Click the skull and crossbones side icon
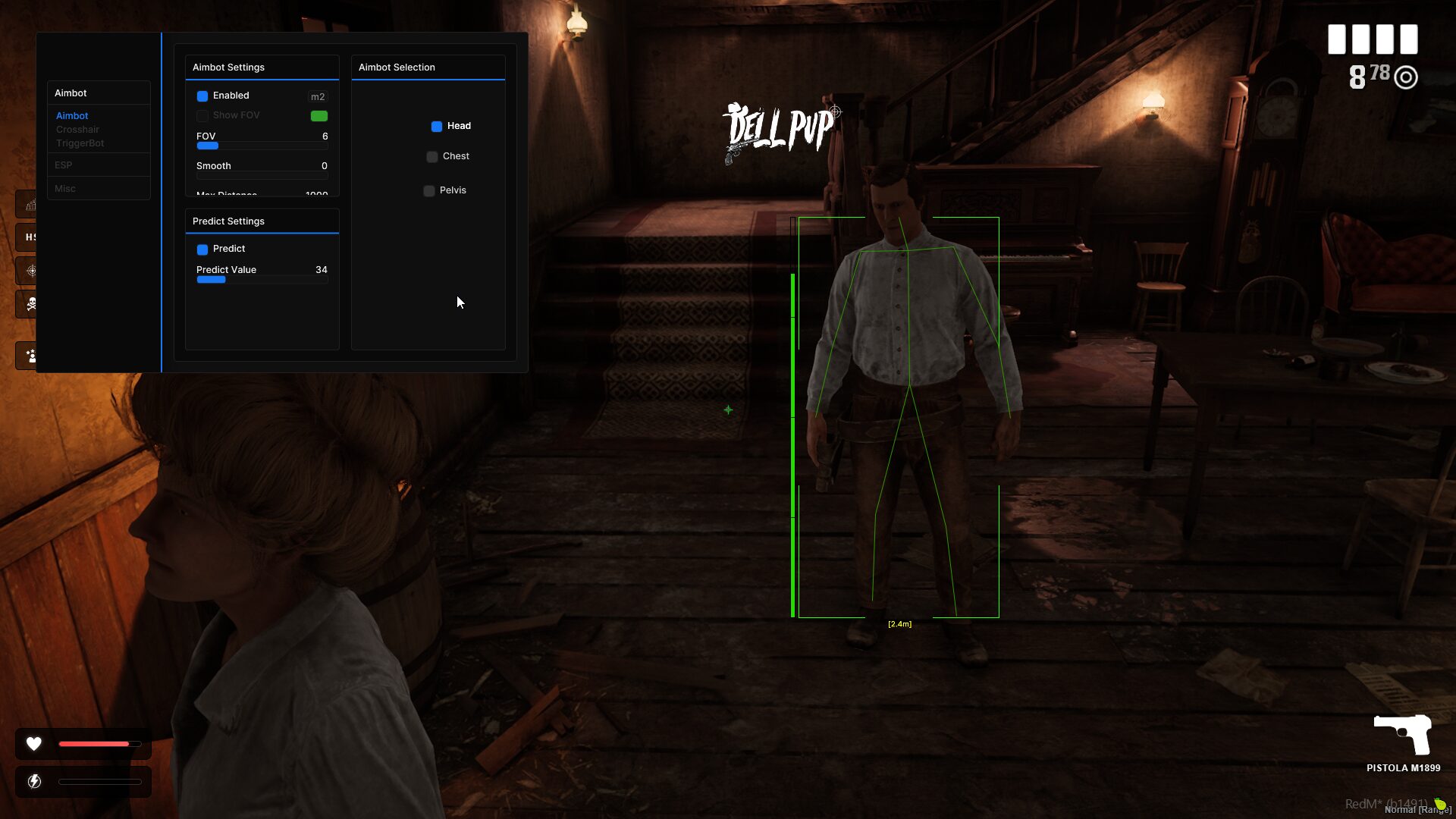The image size is (1456, 819). 31,304
